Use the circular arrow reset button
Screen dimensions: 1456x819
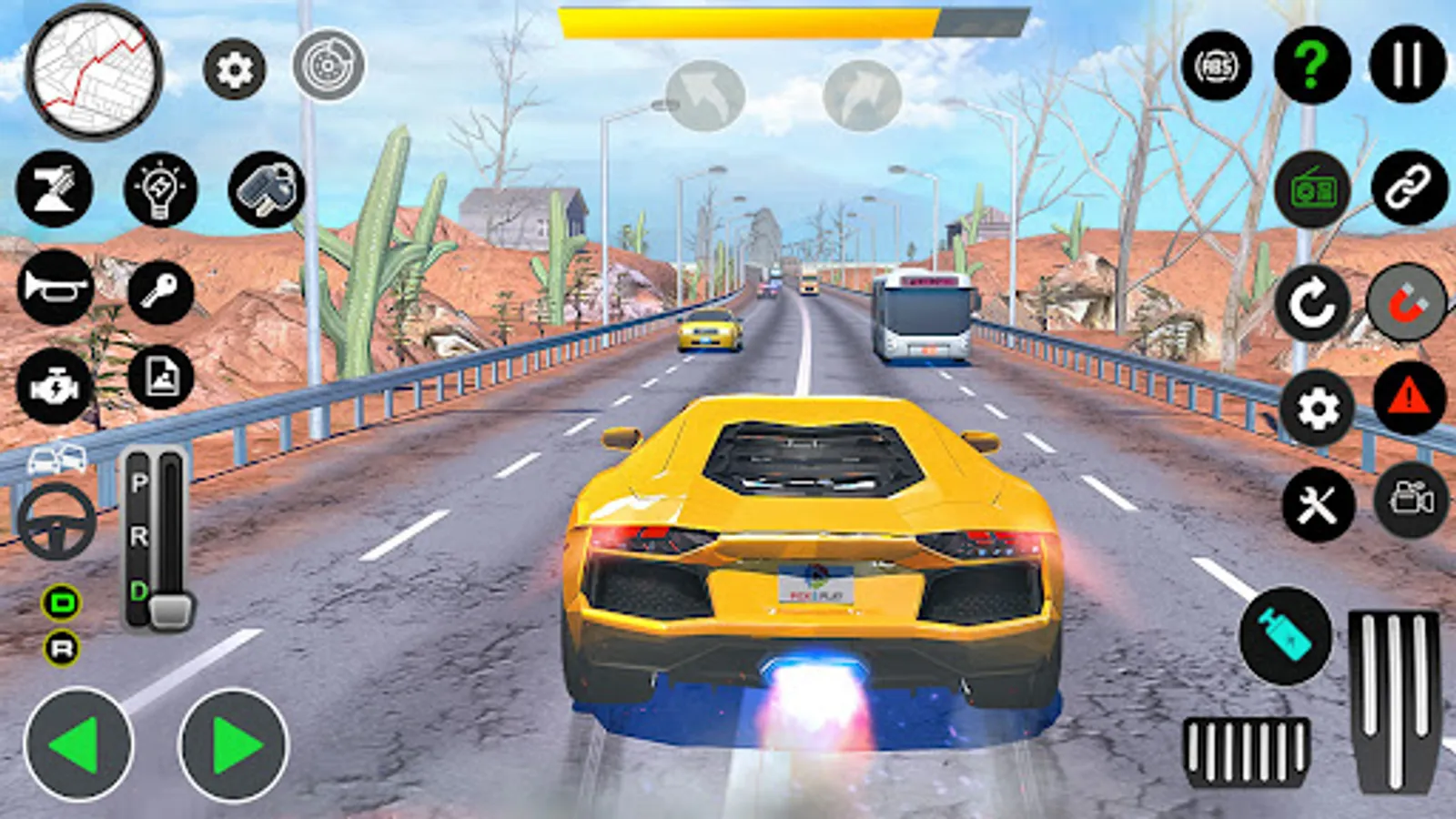(1311, 304)
